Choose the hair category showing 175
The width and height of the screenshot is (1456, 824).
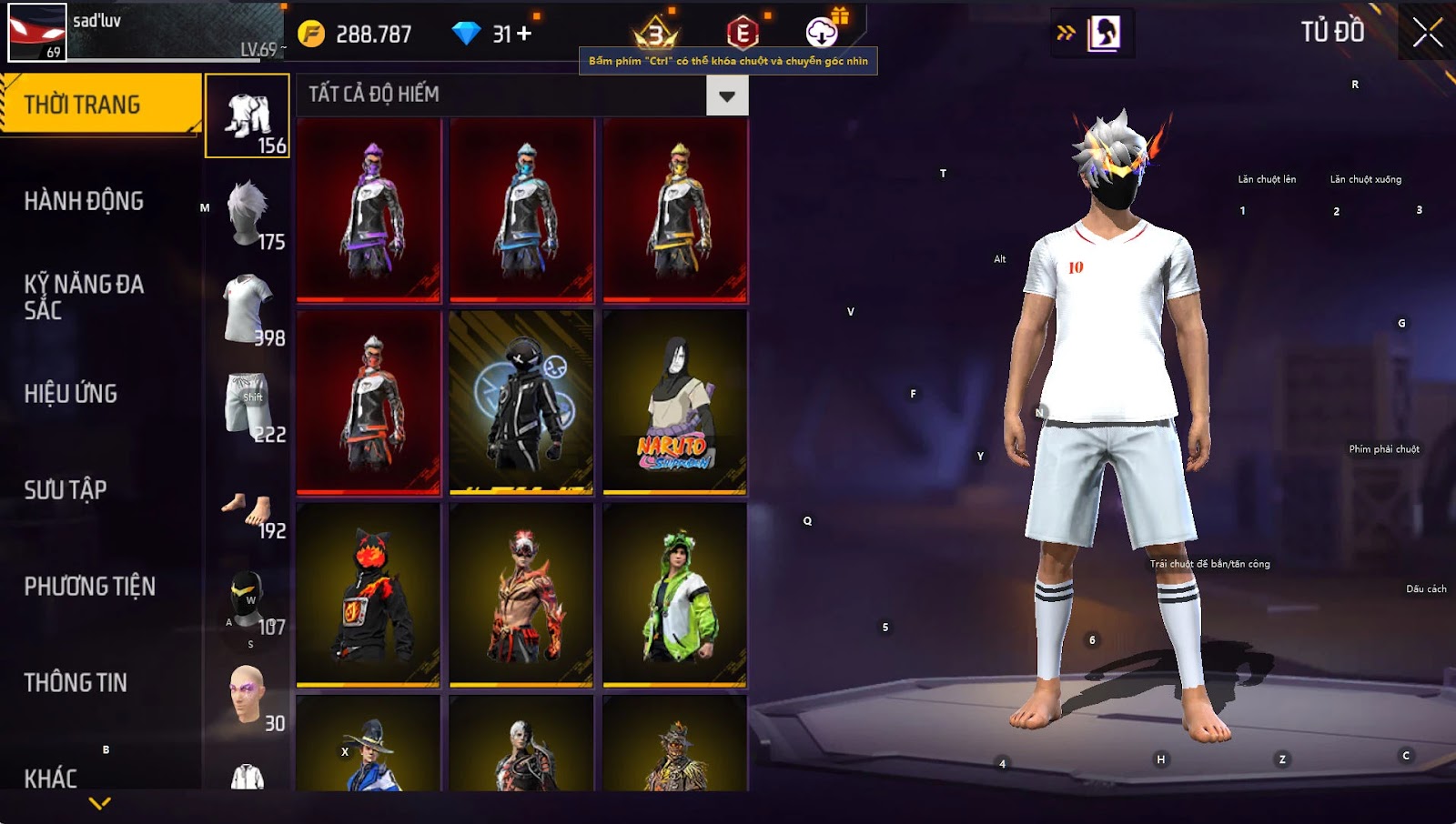coord(248,214)
